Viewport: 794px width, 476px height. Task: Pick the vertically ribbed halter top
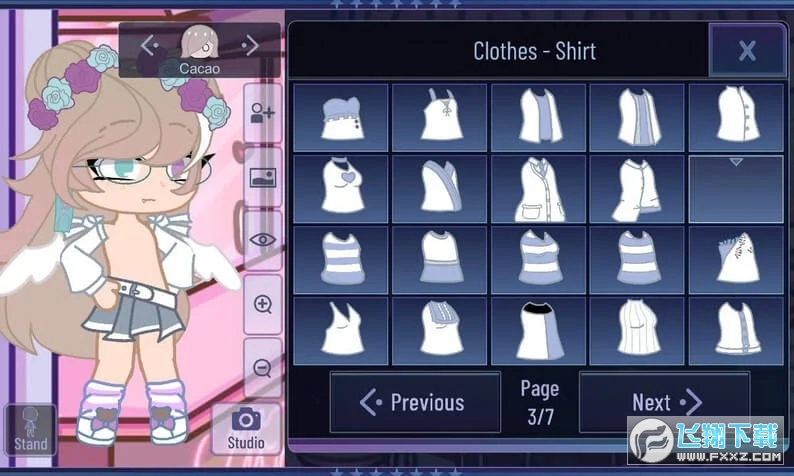[636, 331]
